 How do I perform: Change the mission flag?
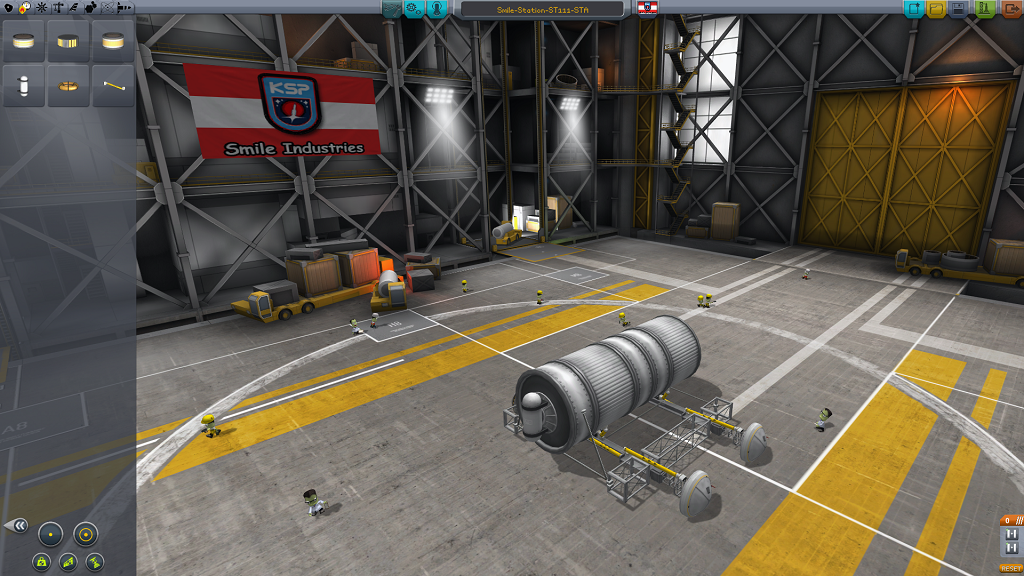tap(648, 9)
